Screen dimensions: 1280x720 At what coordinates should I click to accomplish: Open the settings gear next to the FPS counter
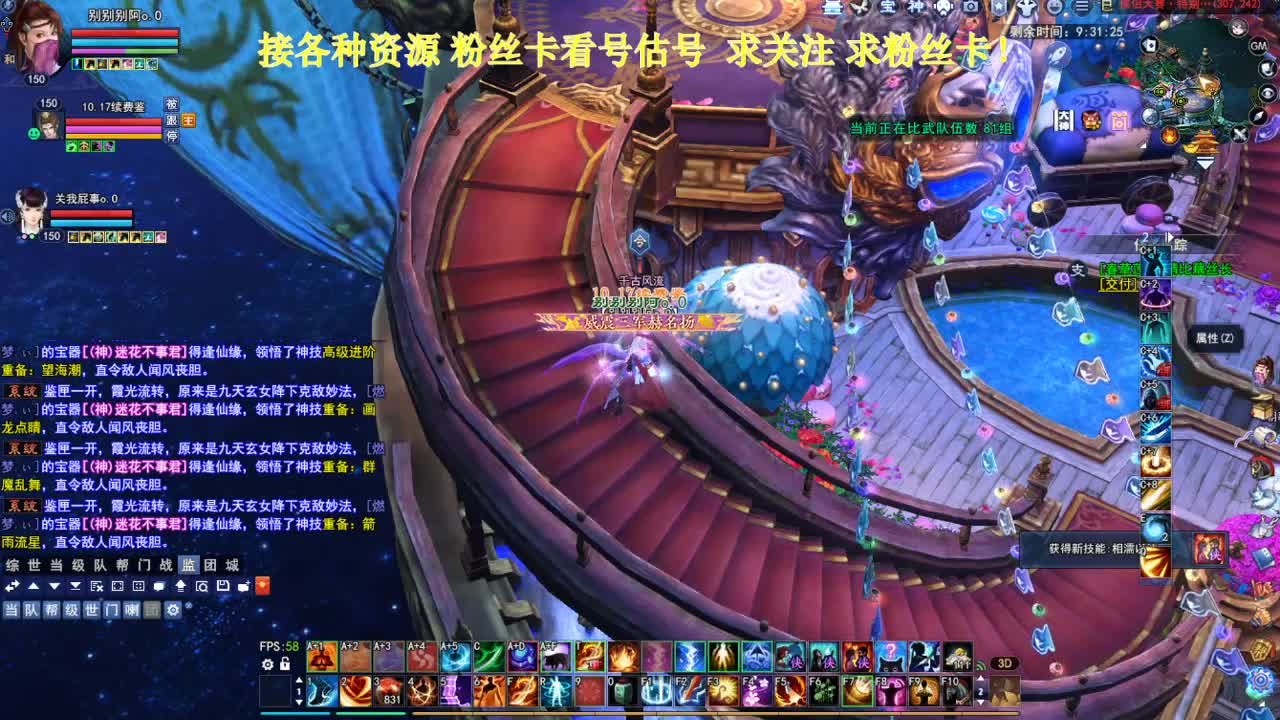pyautogui.click(x=266, y=663)
